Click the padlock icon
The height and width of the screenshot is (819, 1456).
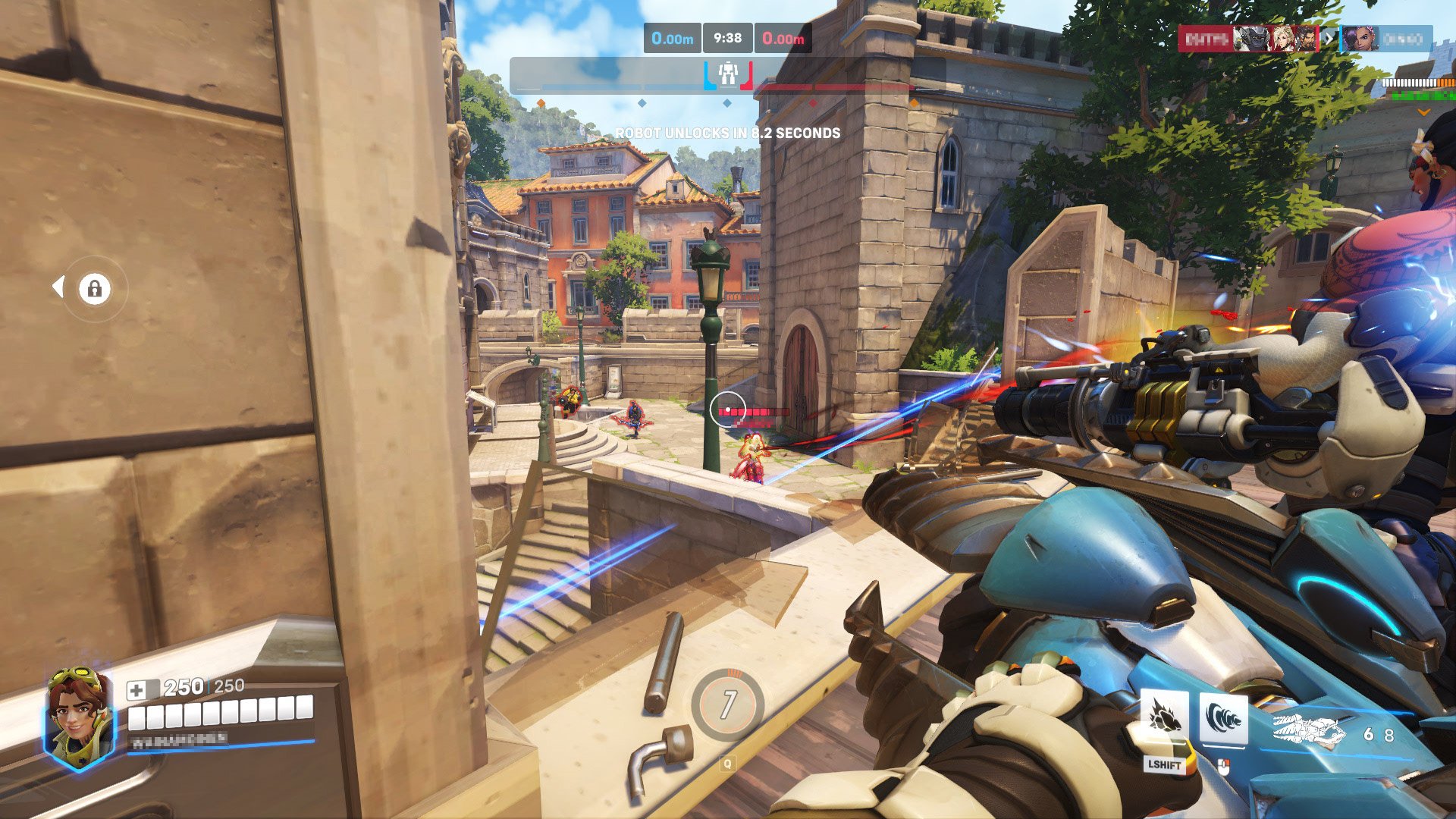95,289
